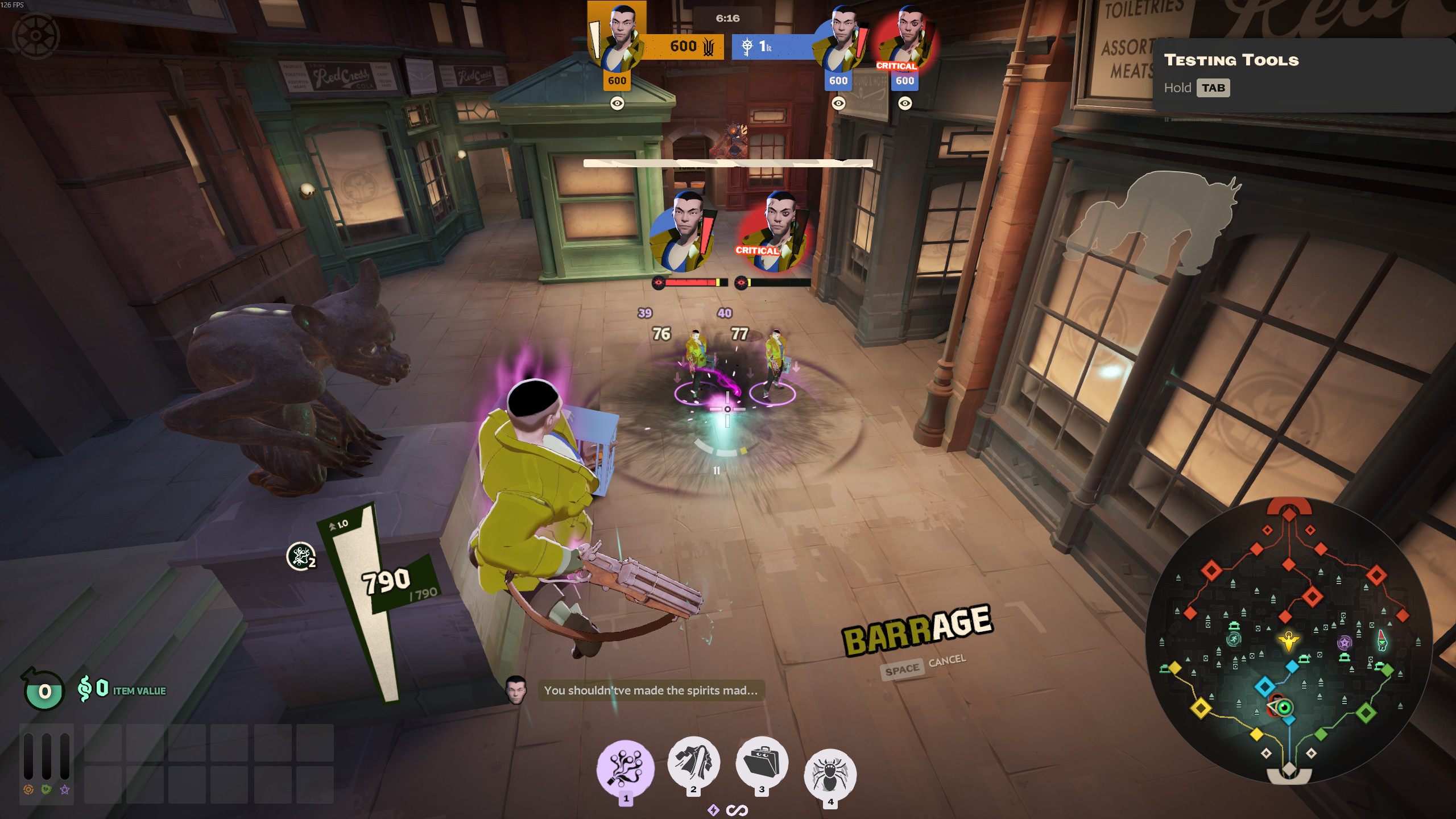Choose the top-bar hero portrait marked CRITICAL
The width and height of the screenshot is (1456, 819).
[905, 41]
